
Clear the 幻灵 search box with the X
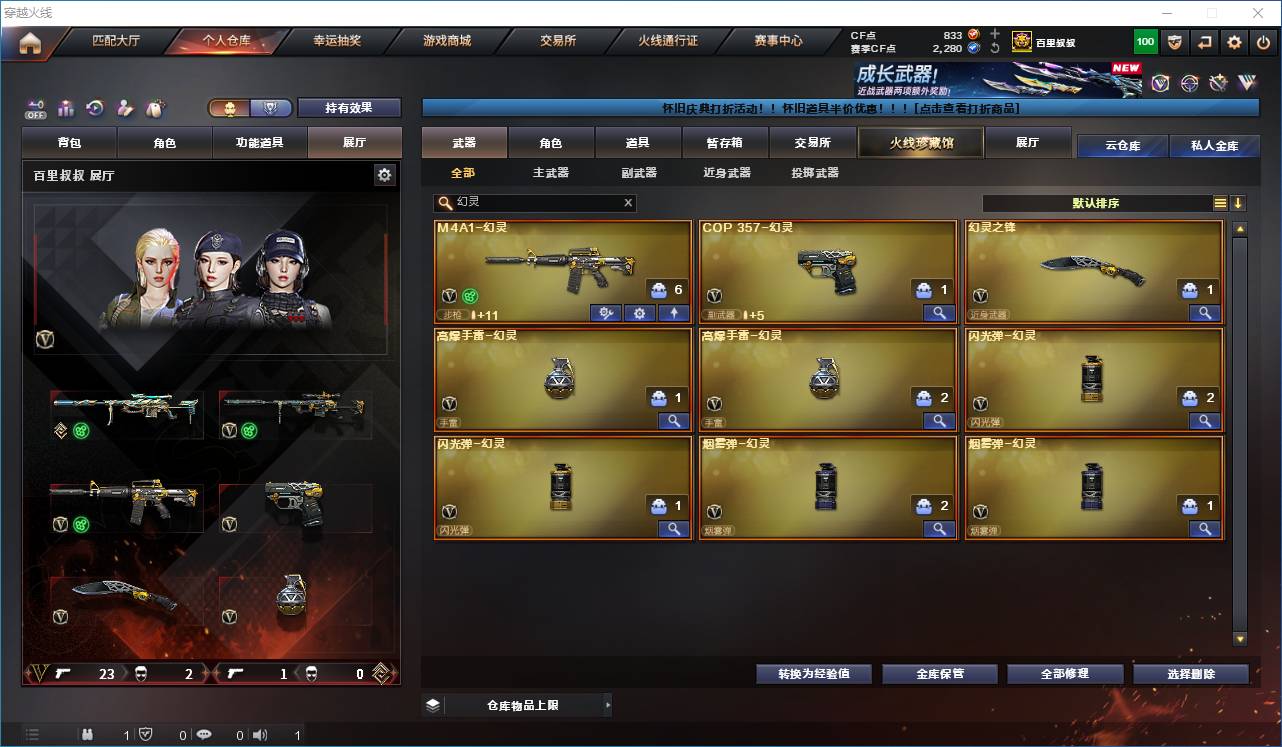tap(628, 203)
